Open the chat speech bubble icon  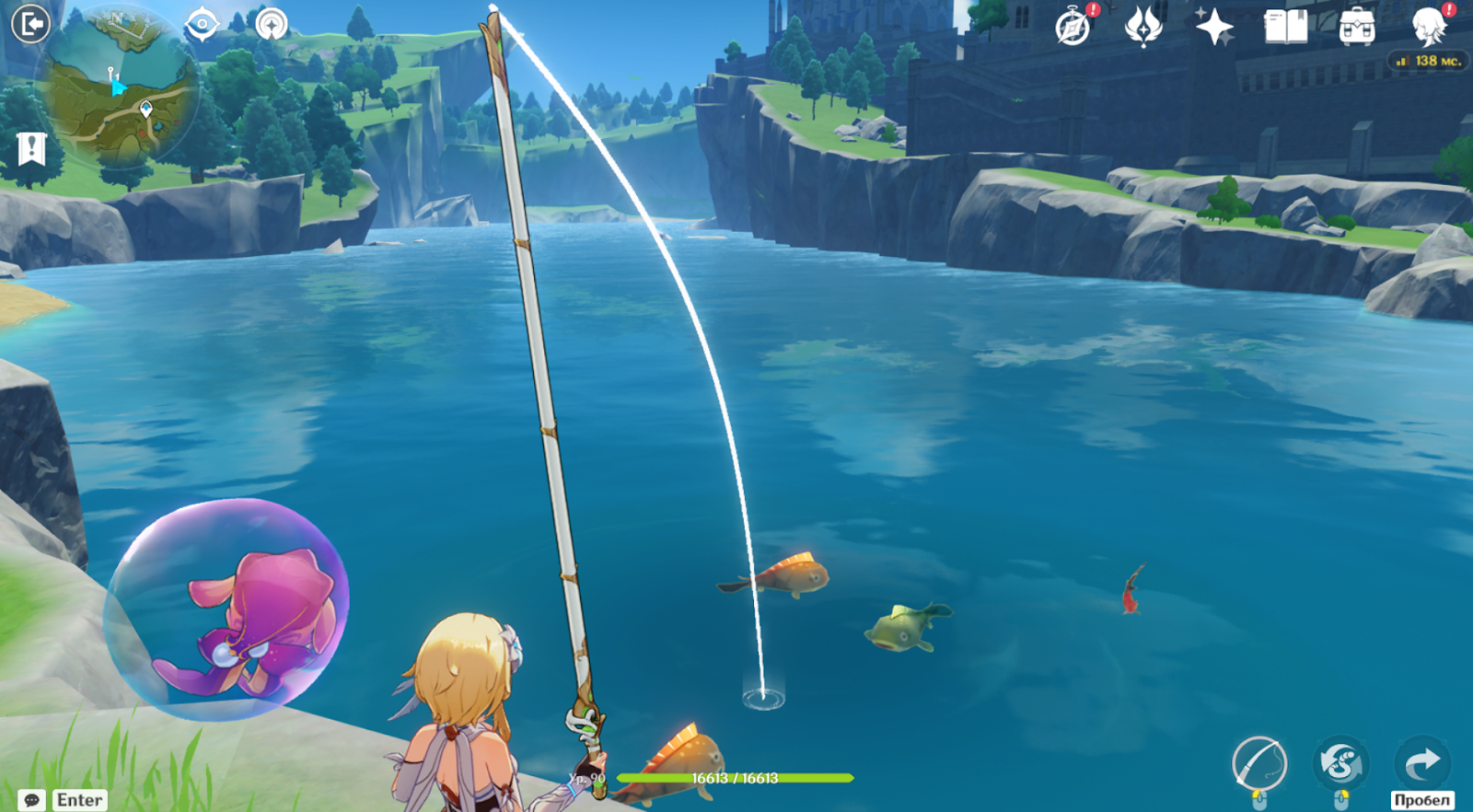point(31,800)
